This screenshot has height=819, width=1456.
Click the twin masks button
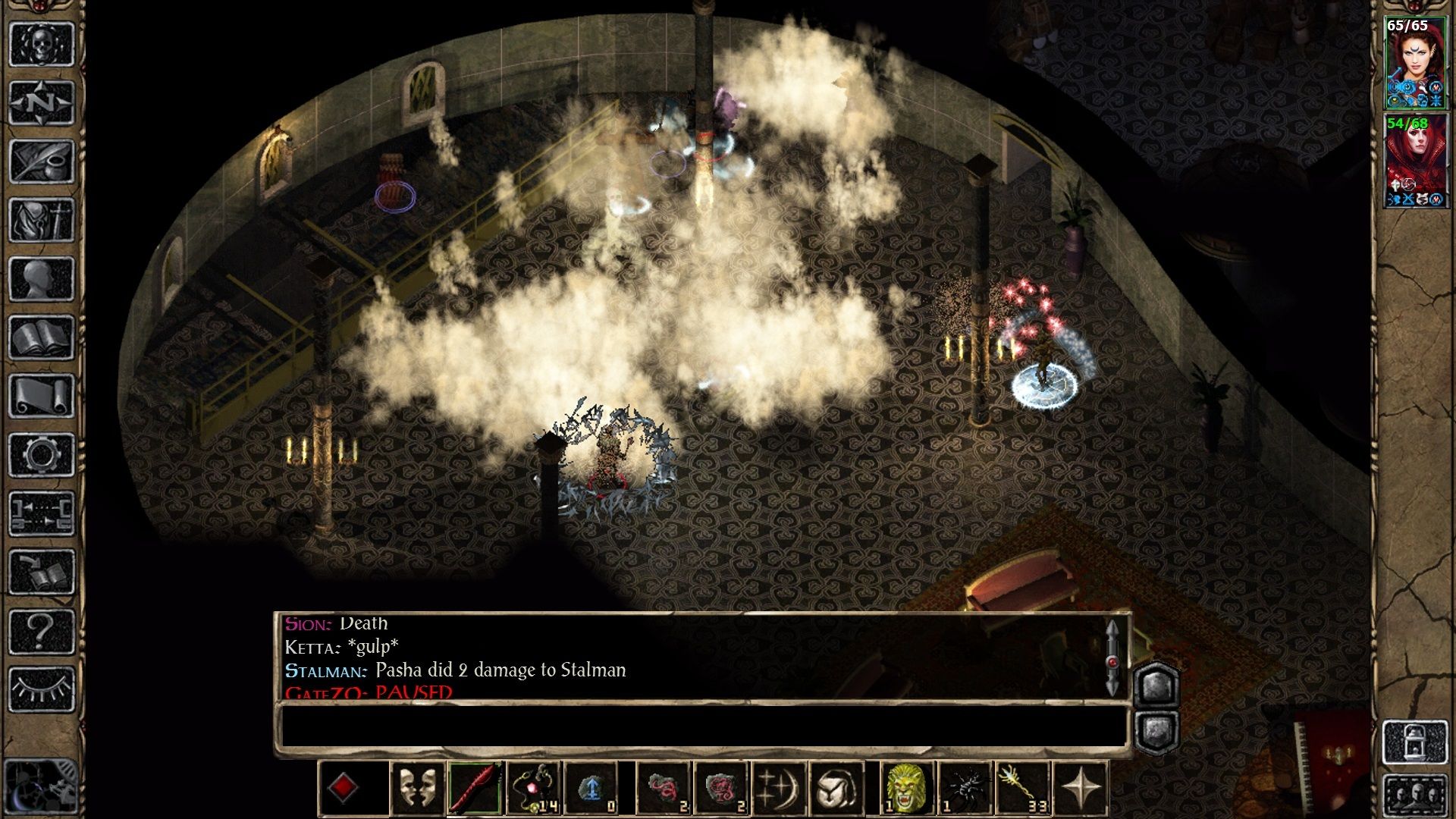pos(416,789)
